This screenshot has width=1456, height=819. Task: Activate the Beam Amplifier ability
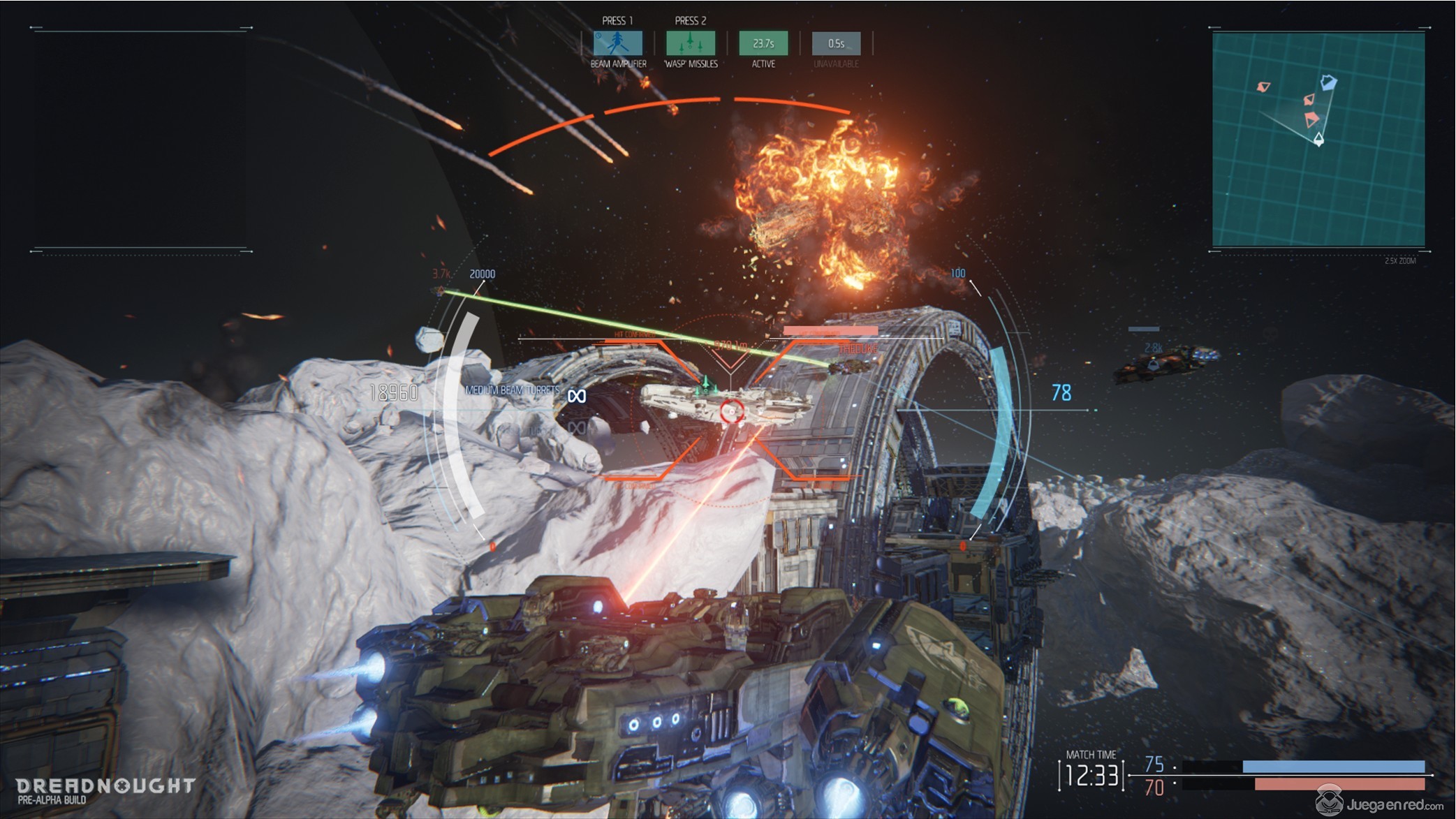click(x=617, y=43)
